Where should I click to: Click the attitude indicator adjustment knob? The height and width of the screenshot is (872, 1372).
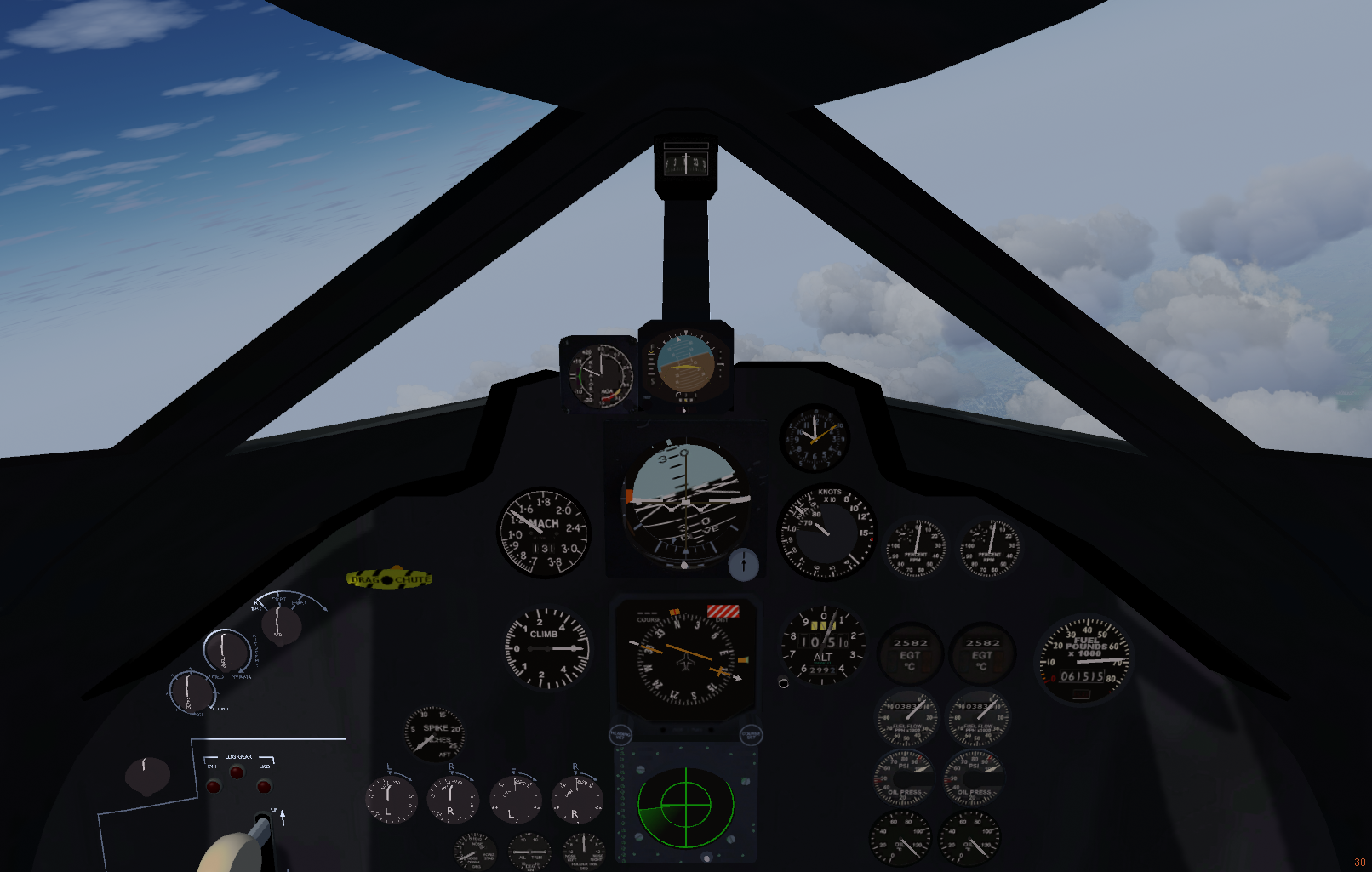pyautogui.click(x=743, y=564)
